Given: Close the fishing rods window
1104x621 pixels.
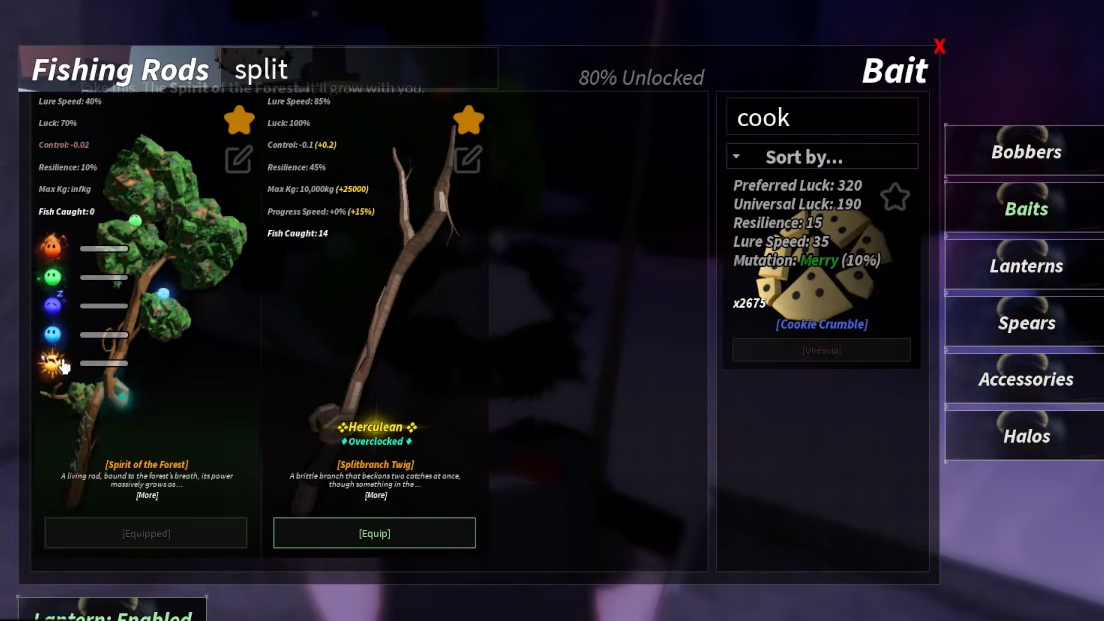Looking at the screenshot, I should click(939, 46).
